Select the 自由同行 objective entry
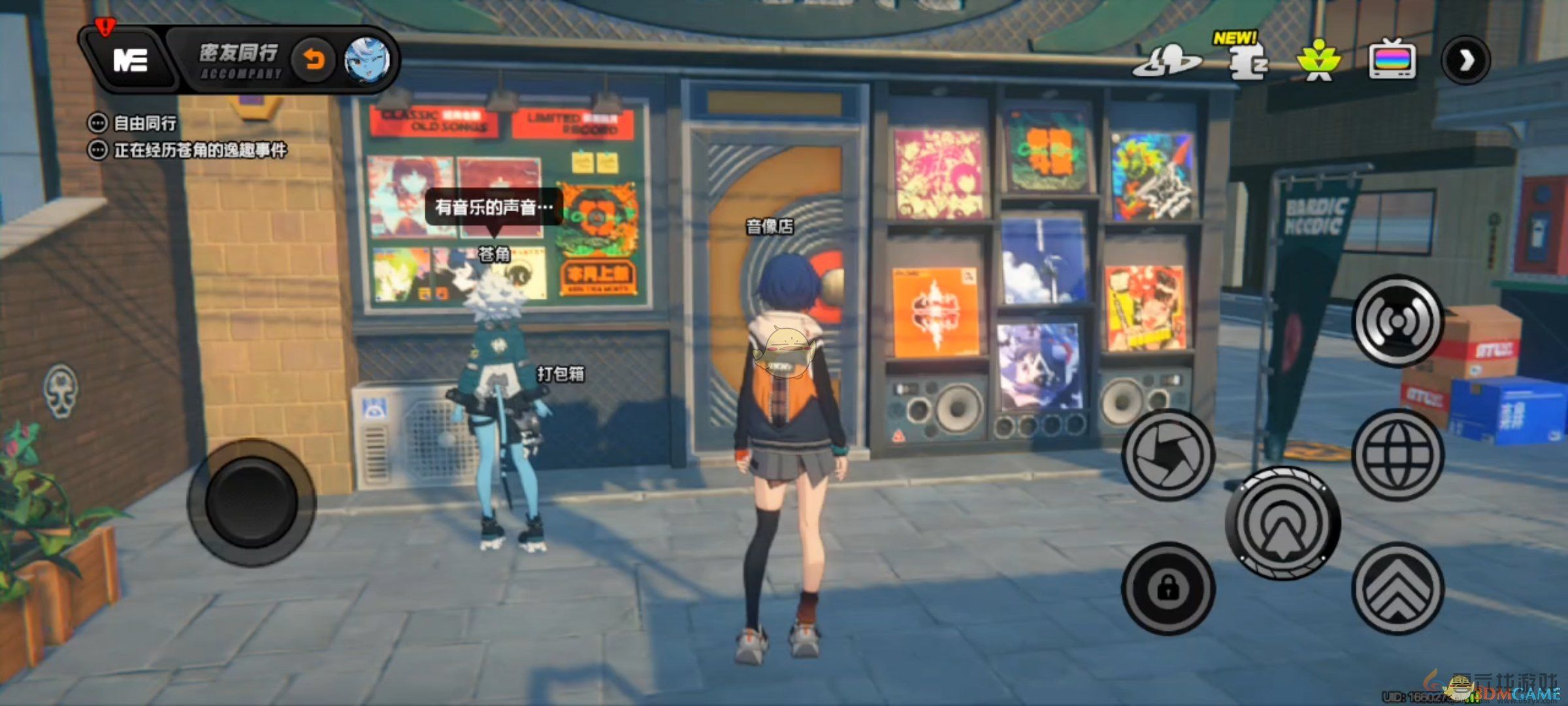 click(144, 123)
